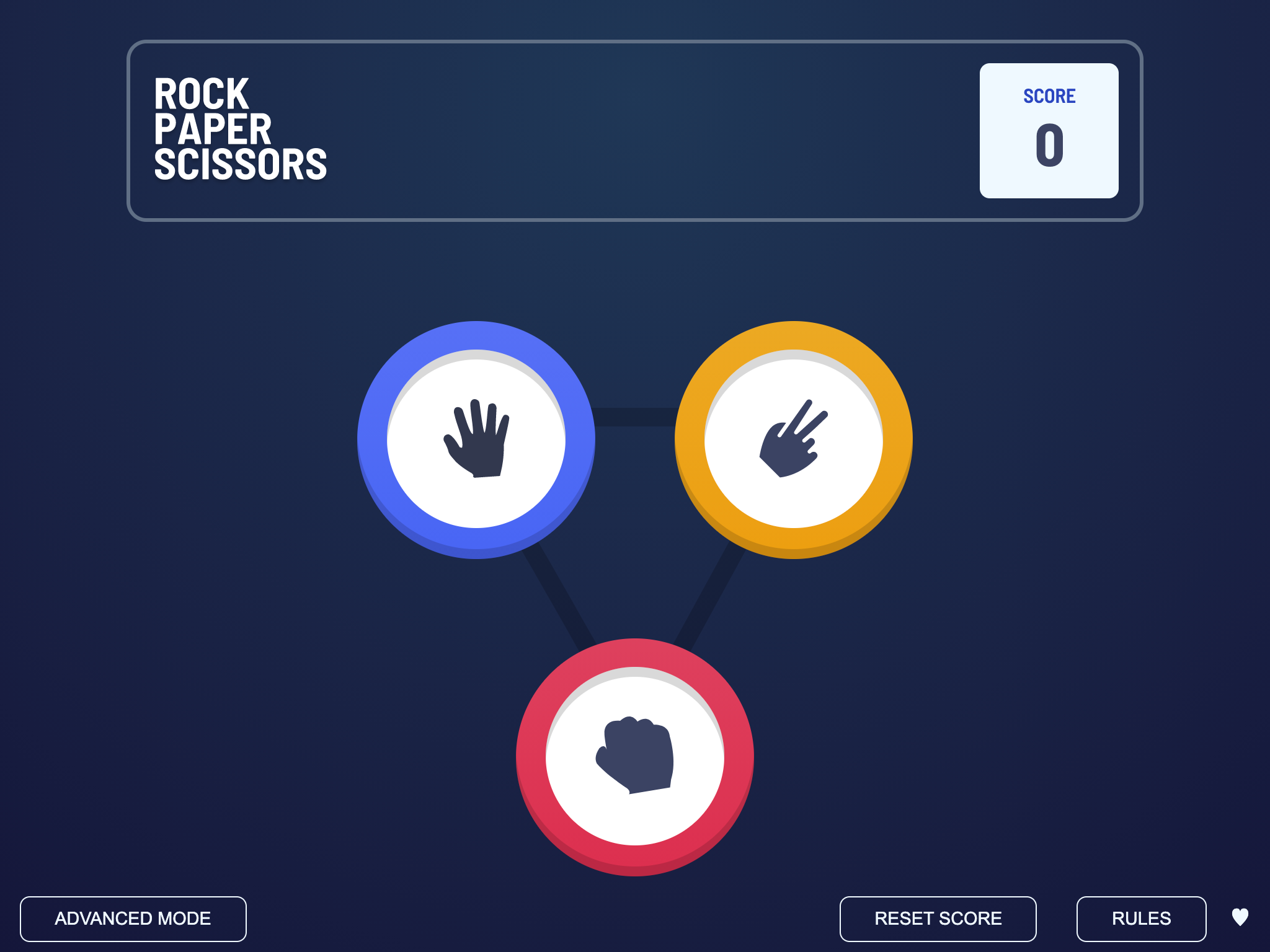Select the red rock fist
Image resolution: width=1270 pixels, height=952 pixels.
pyautogui.click(x=634, y=757)
